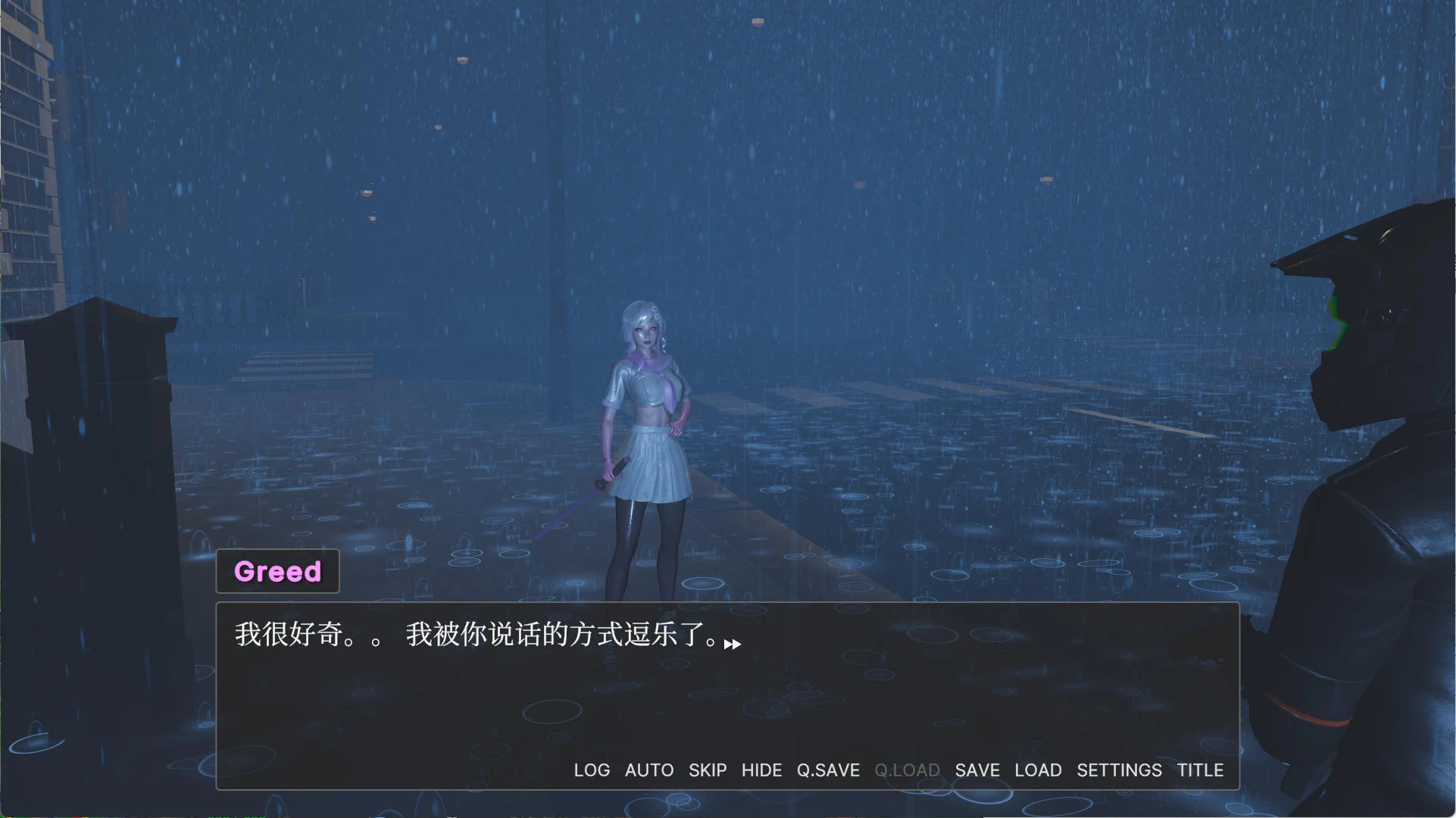Toggle AUTO play mode

click(x=648, y=770)
